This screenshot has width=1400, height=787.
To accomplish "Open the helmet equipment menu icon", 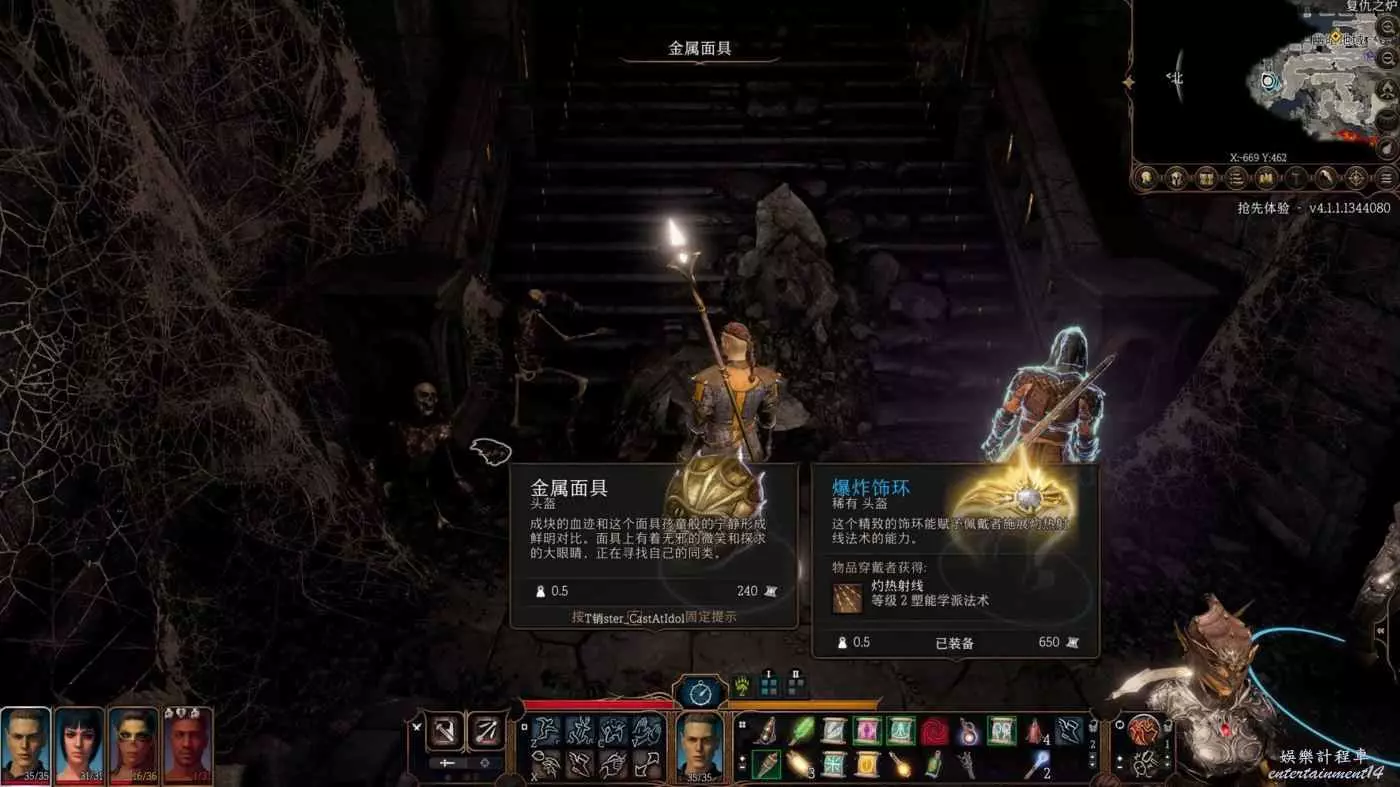I will click(x=1178, y=178).
